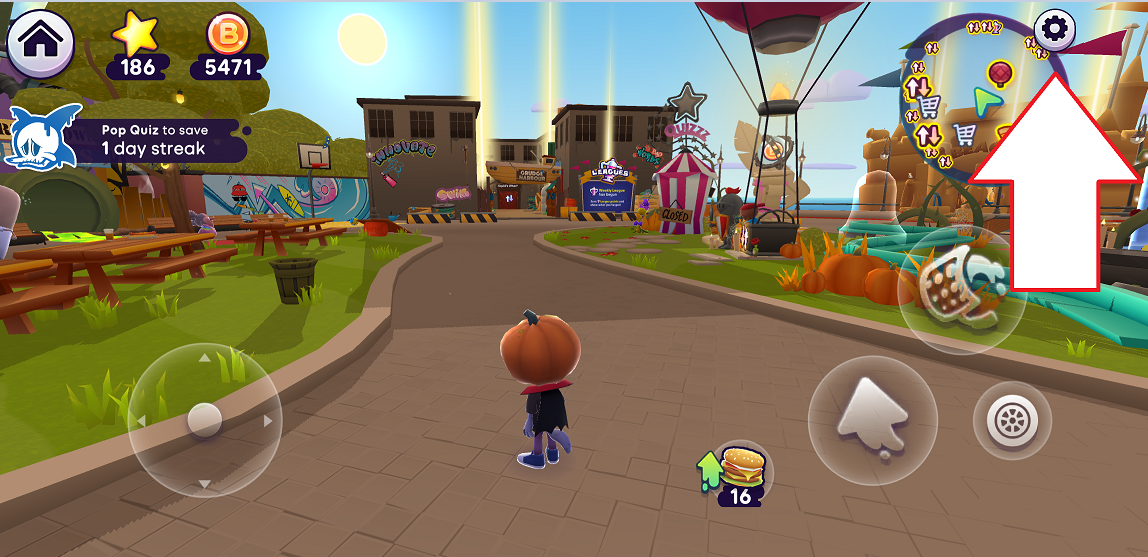
Task: Click the virtual joystick knob
Action: [204, 419]
